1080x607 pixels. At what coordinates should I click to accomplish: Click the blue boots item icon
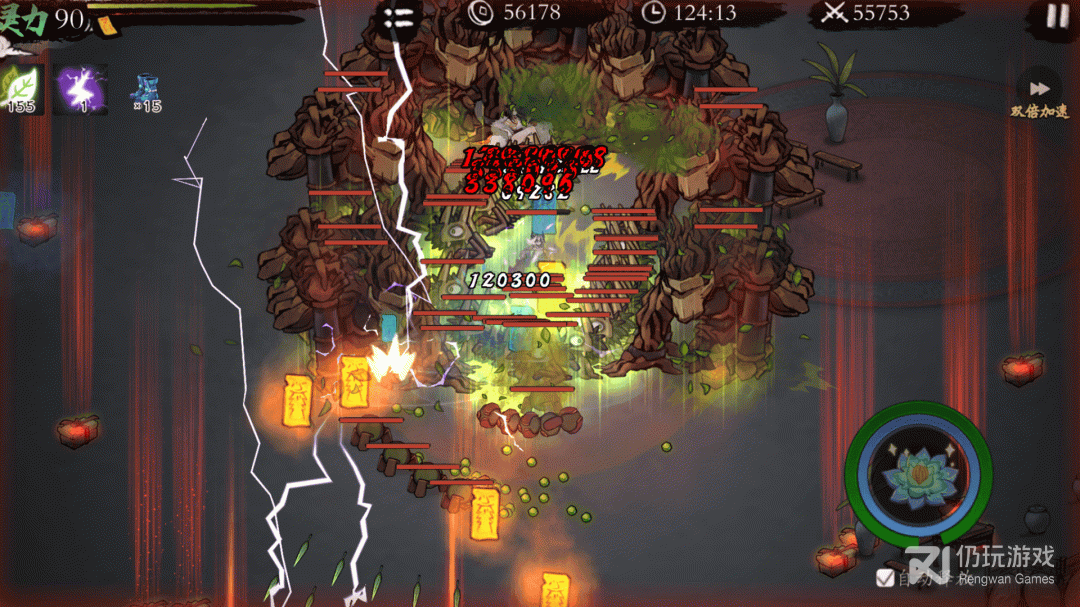point(145,88)
